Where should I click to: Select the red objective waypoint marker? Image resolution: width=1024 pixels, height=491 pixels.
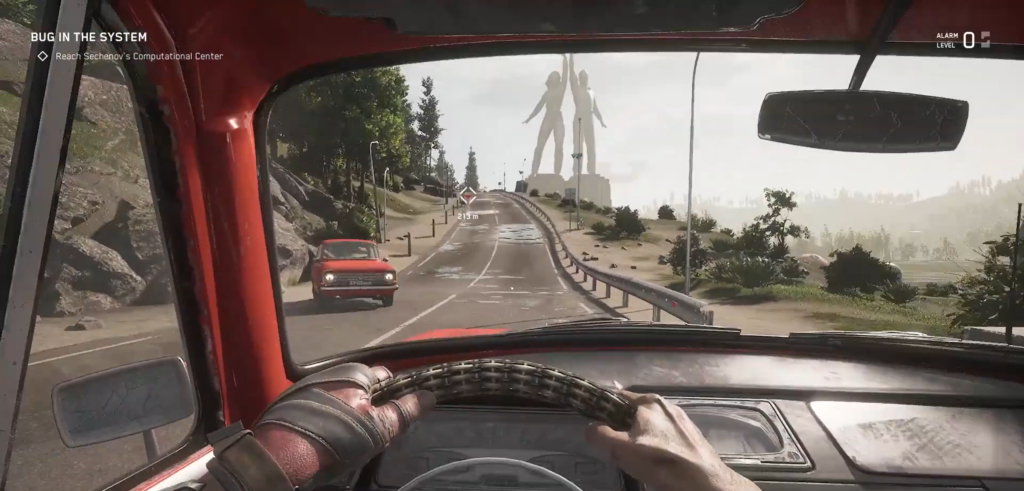pos(467,196)
